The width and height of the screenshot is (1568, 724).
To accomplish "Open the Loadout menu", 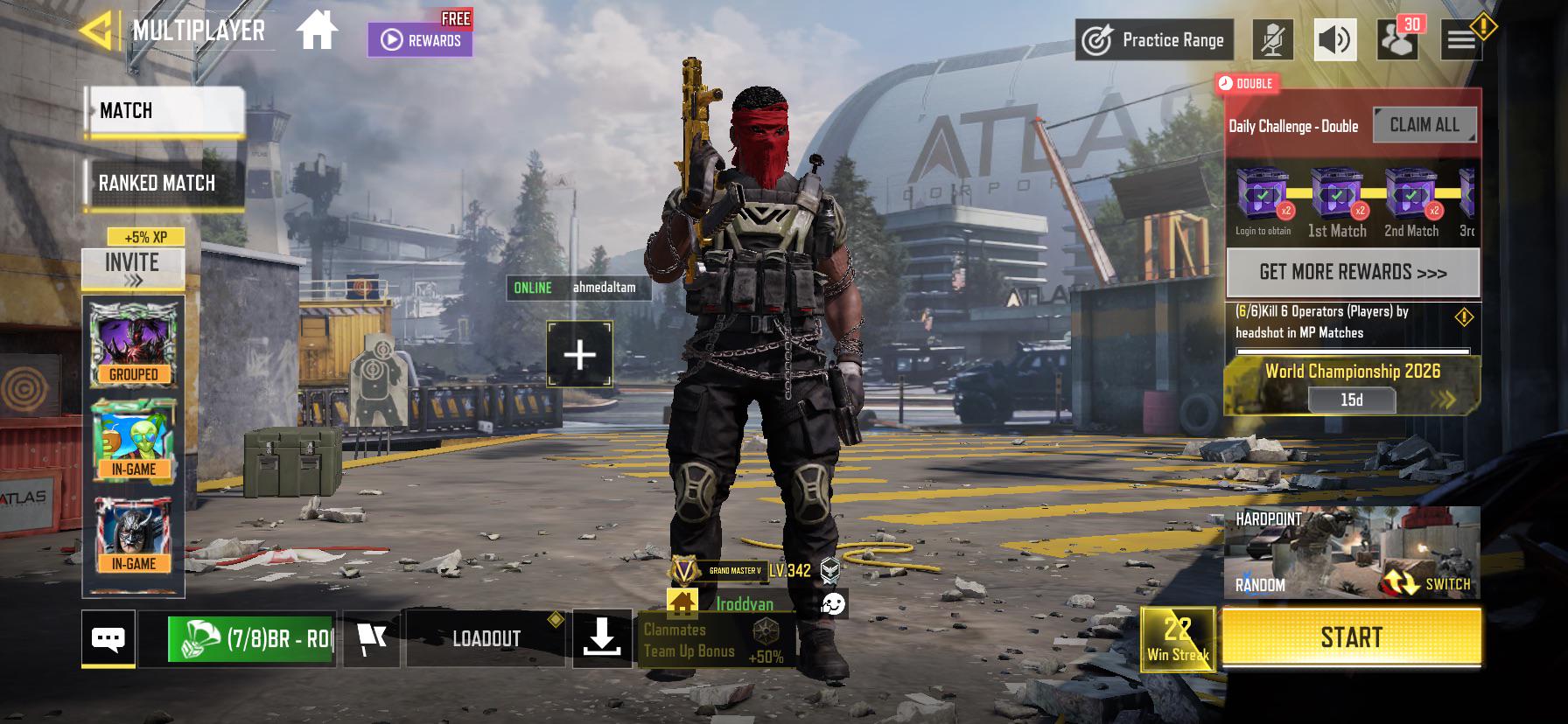I will point(486,639).
